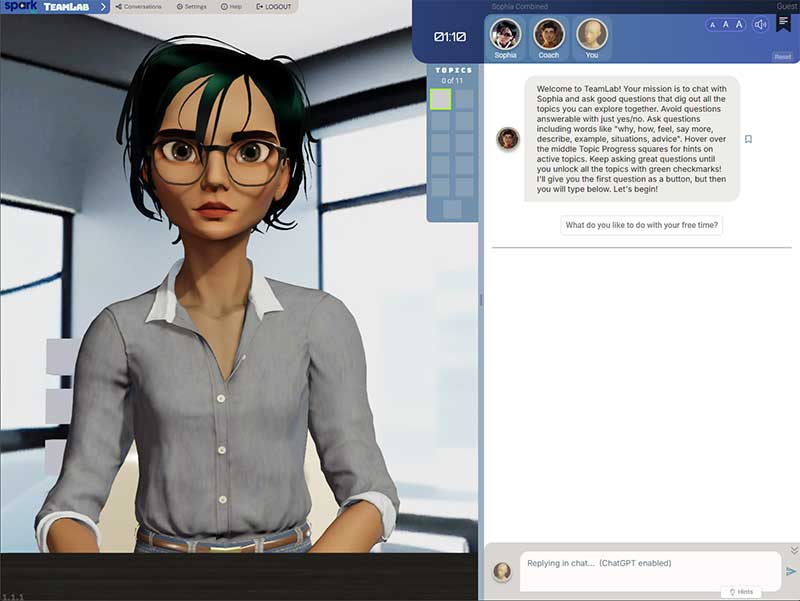
Task: Bookmark the welcome message
Action: [x=748, y=139]
